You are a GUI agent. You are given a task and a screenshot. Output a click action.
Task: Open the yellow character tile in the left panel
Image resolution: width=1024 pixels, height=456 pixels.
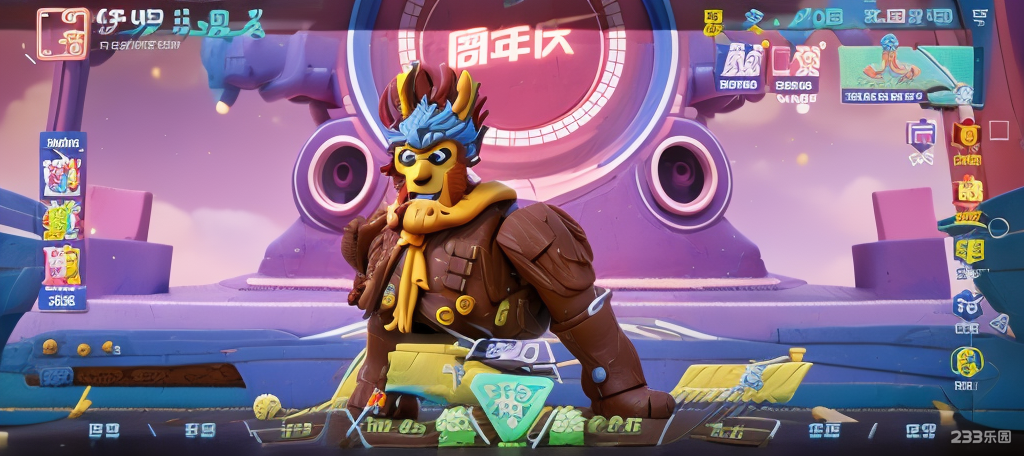(62, 263)
